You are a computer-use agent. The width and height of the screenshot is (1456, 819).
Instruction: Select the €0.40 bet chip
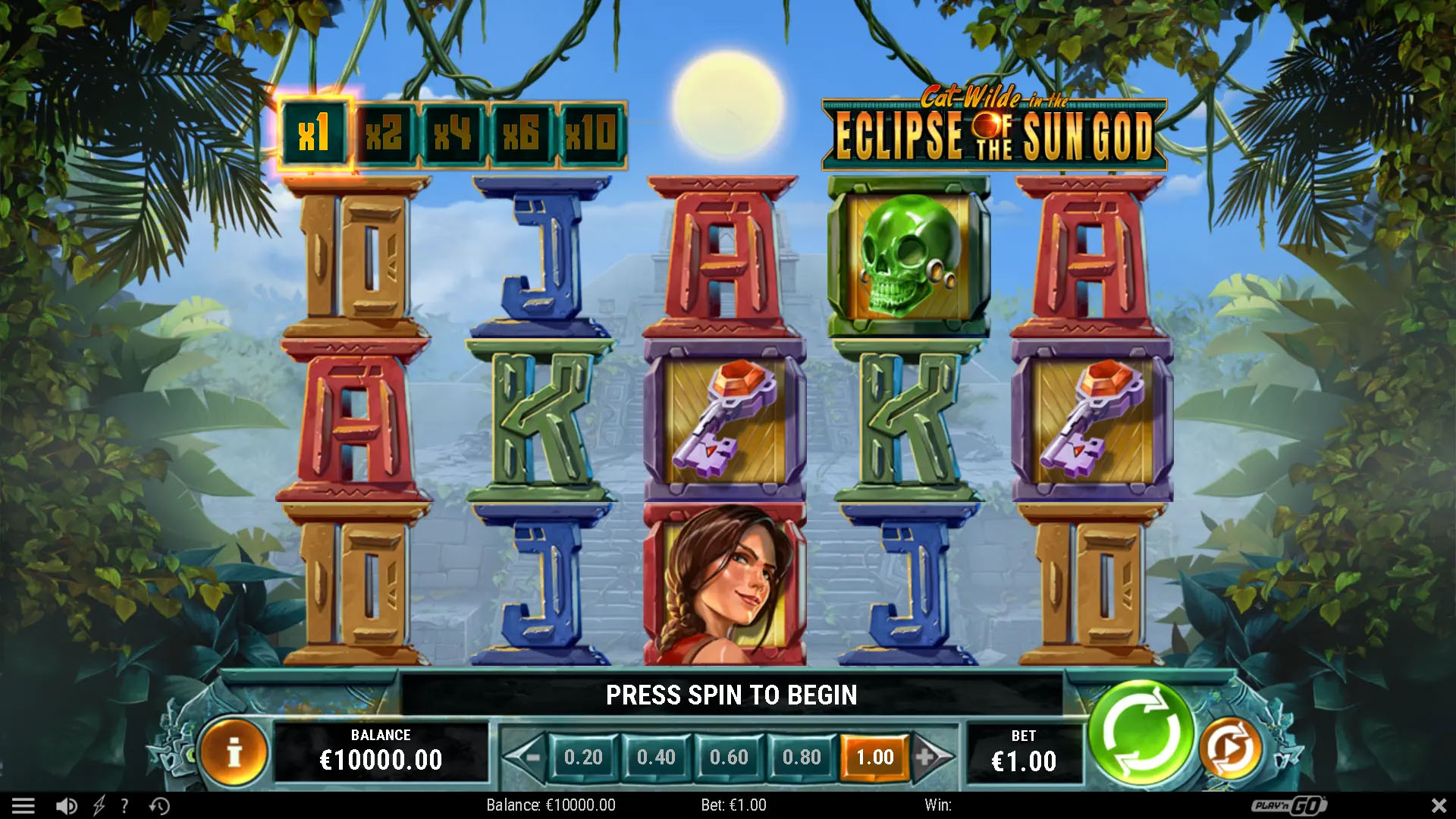tap(656, 757)
